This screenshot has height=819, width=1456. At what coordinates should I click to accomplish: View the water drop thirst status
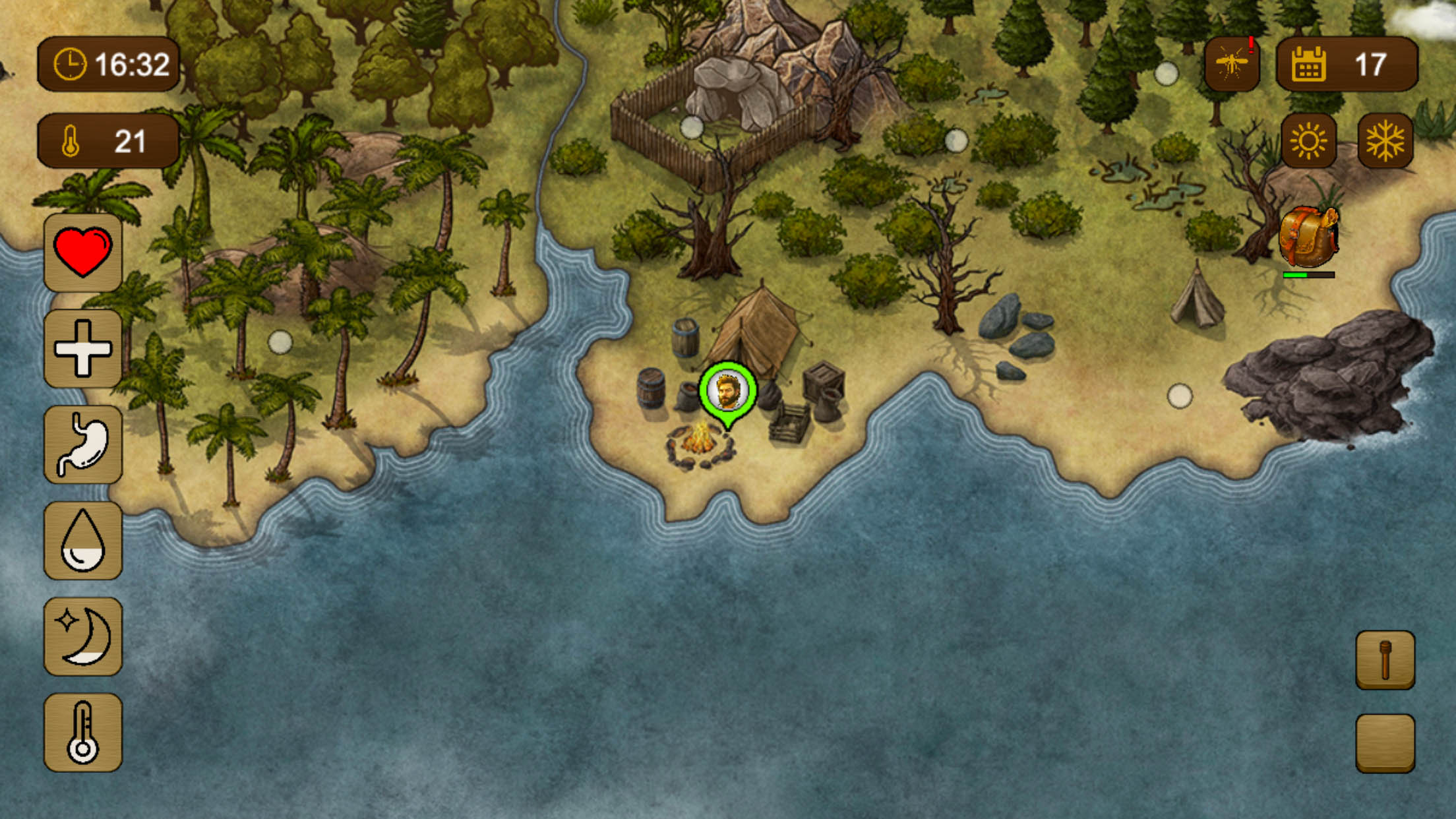[83, 540]
